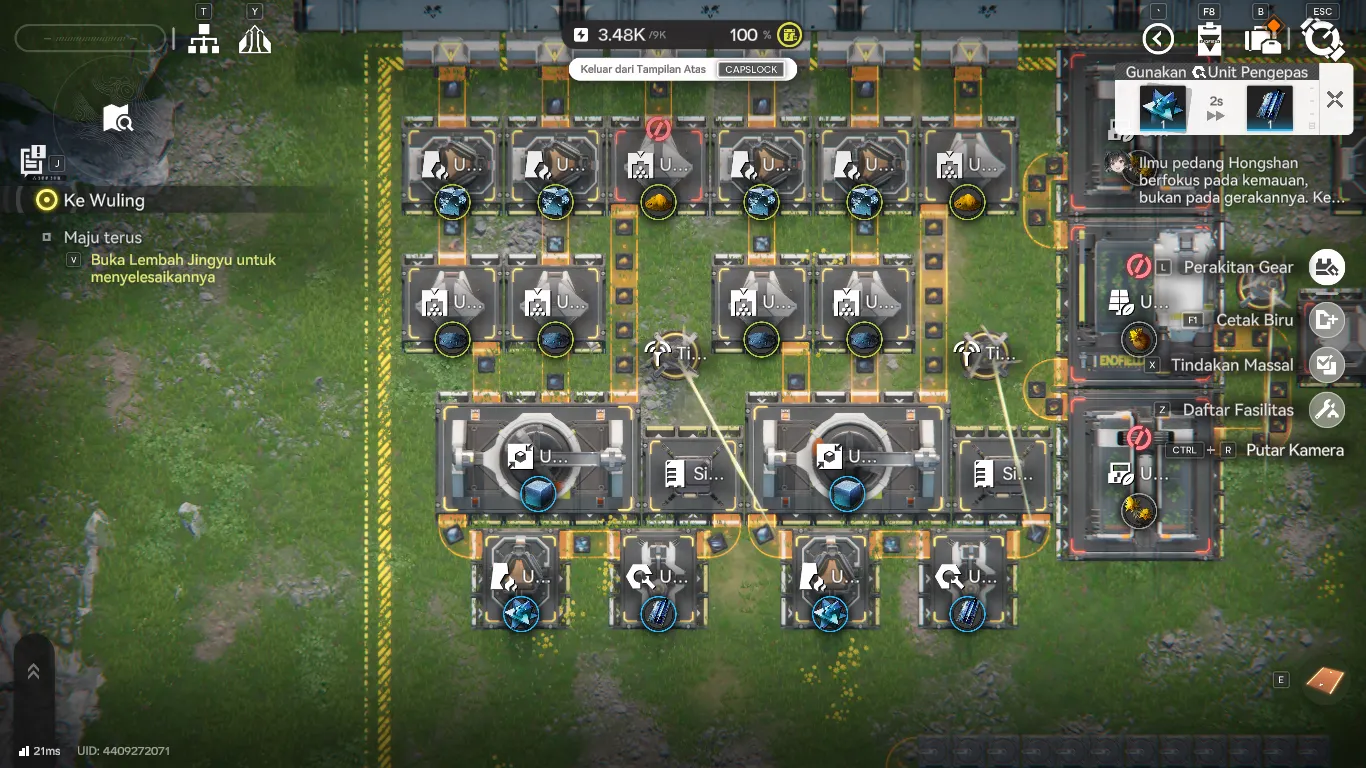Click the blue crystal thumbnail in Unit Pengepas panel

(1162, 106)
